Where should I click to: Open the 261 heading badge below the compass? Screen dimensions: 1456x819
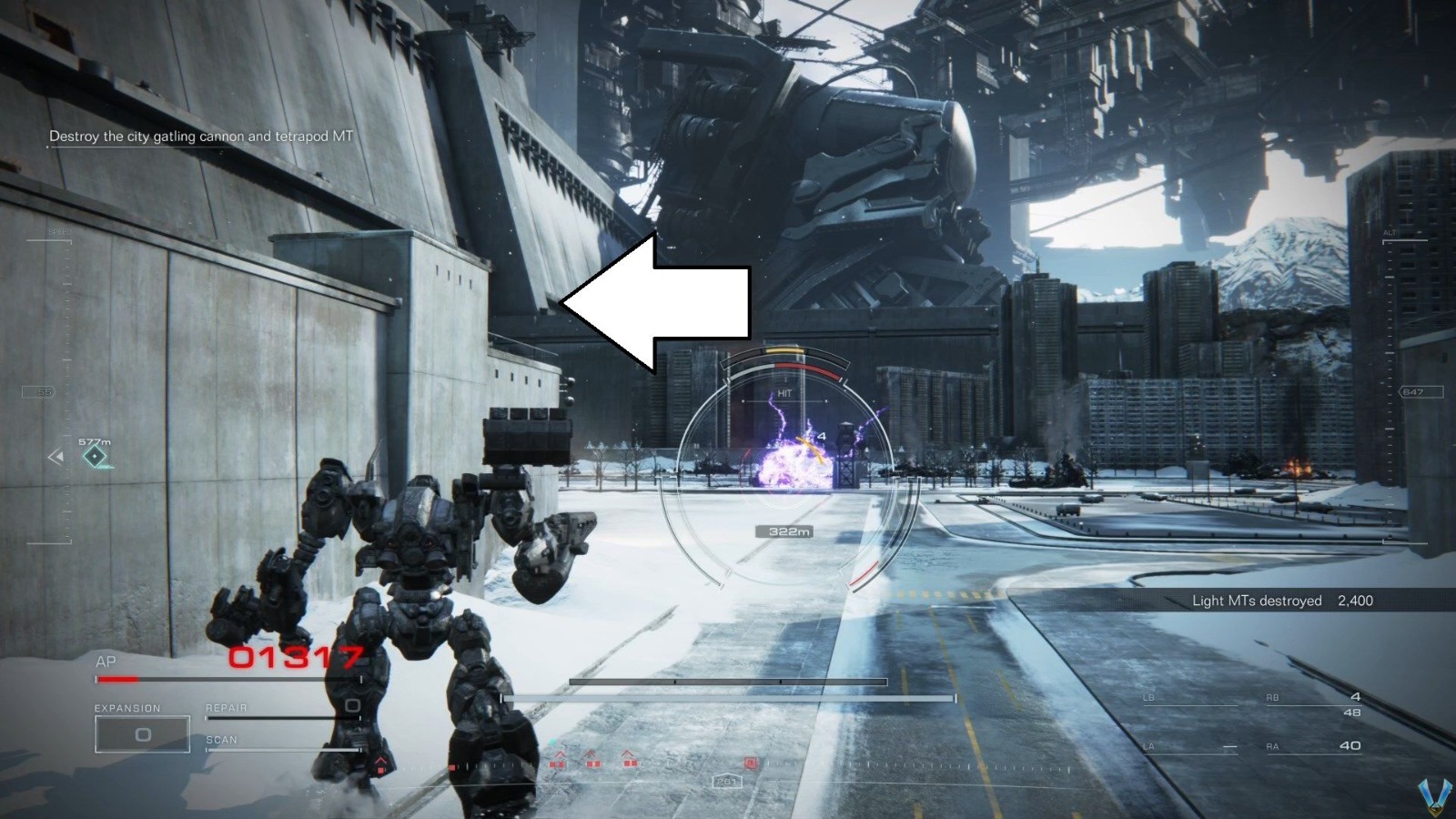728,783
